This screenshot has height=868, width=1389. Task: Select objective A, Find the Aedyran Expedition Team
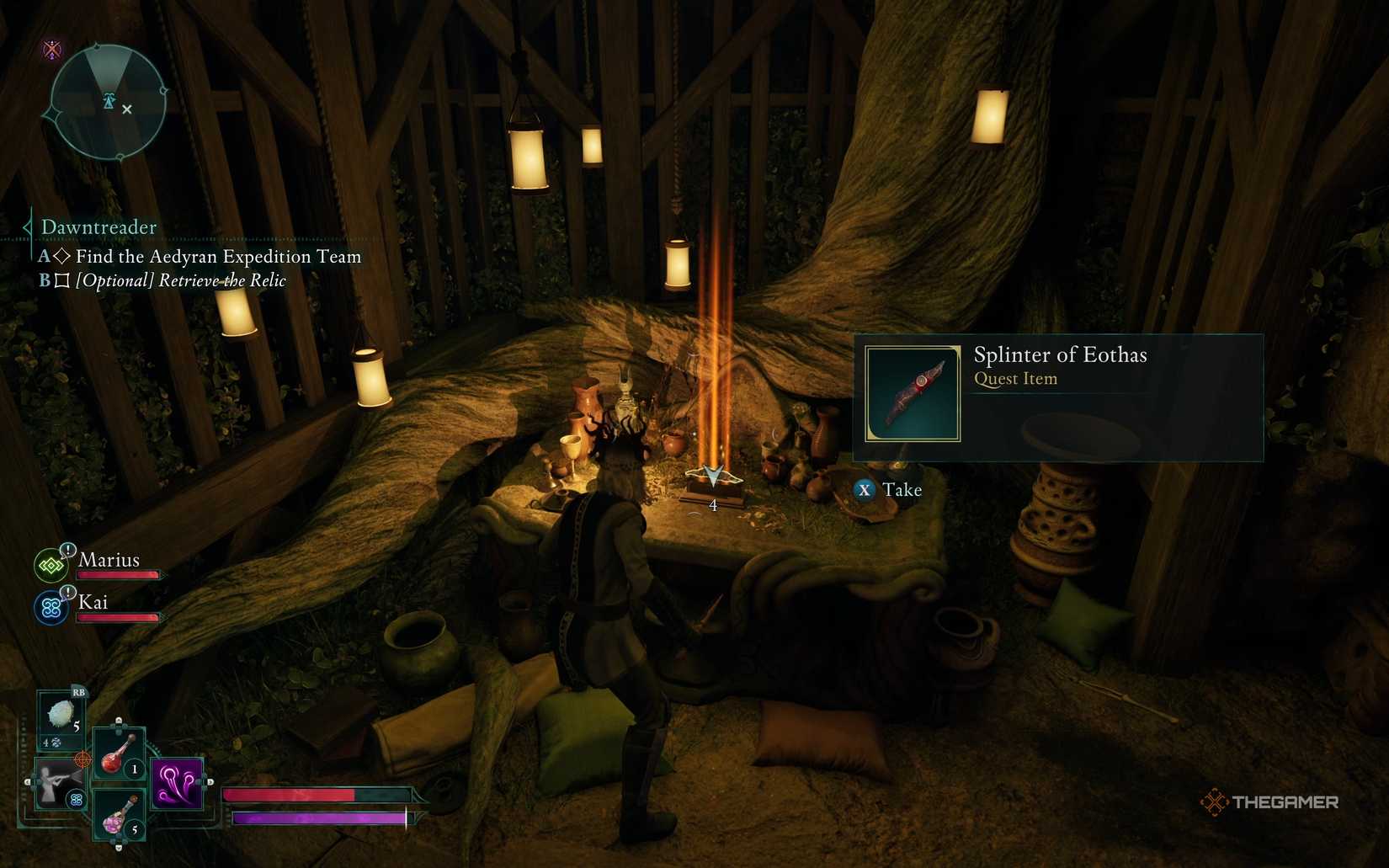click(x=215, y=257)
